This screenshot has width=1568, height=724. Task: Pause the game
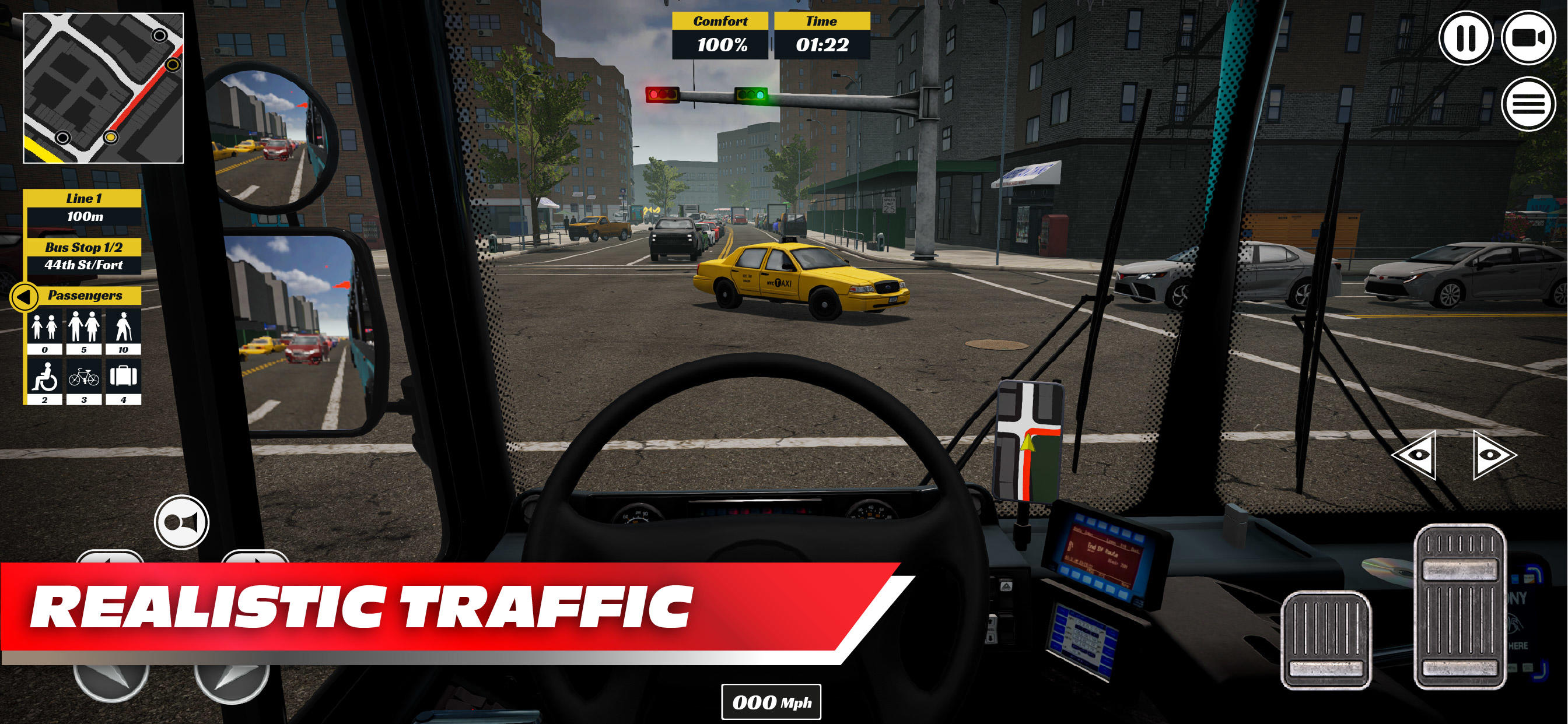pyautogui.click(x=1468, y=38)
